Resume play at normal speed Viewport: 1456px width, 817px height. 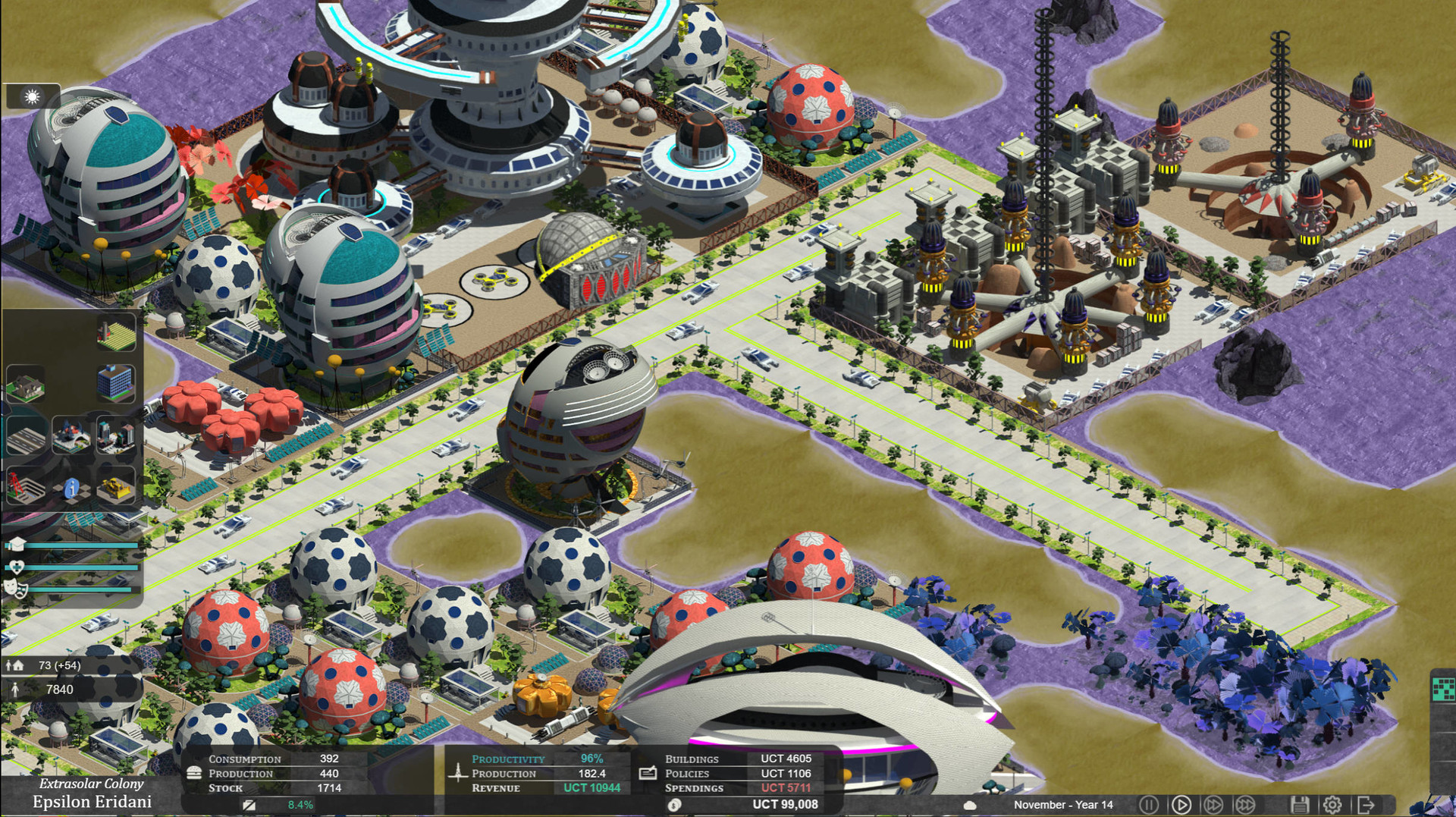(x=1181, y=804)
